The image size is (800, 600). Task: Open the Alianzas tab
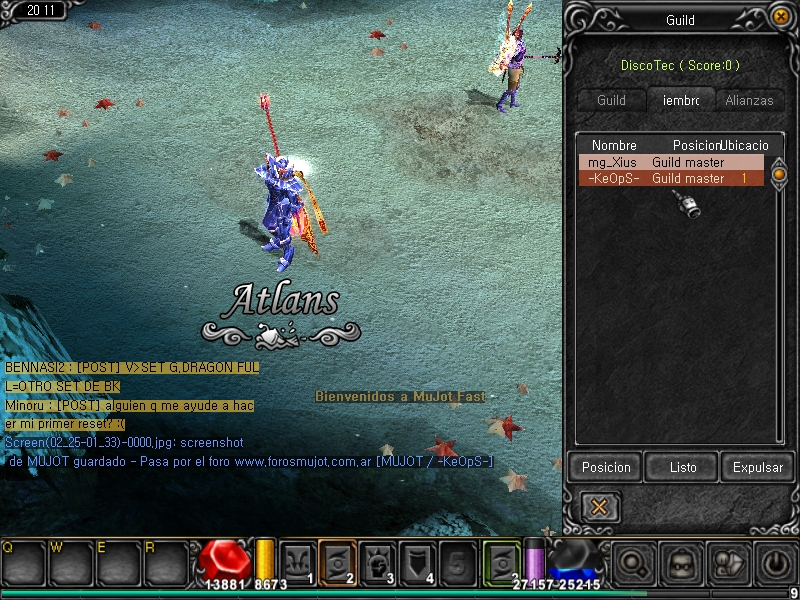pos(749,100)
